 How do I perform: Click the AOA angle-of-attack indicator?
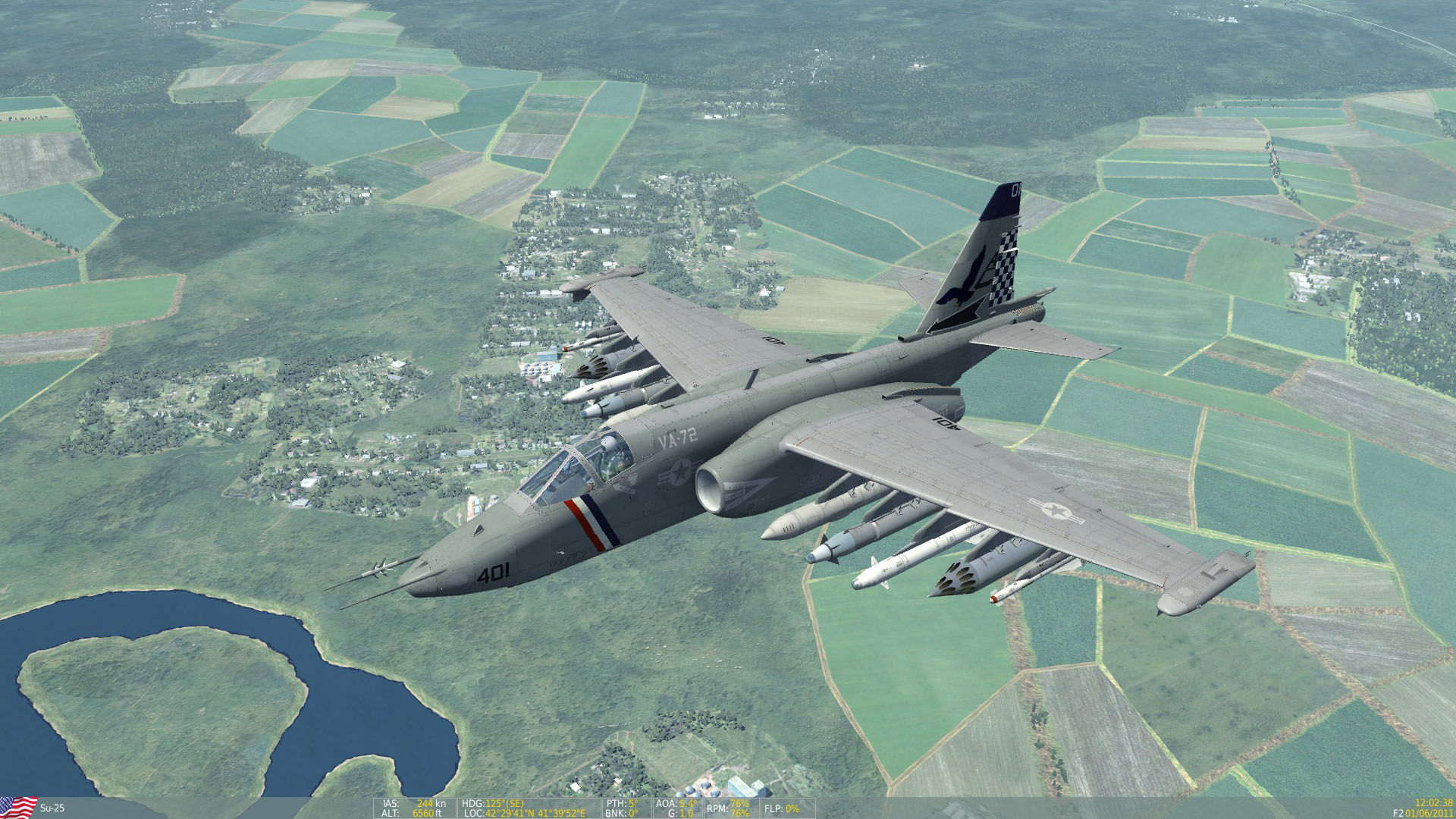[x=667, y=802]
